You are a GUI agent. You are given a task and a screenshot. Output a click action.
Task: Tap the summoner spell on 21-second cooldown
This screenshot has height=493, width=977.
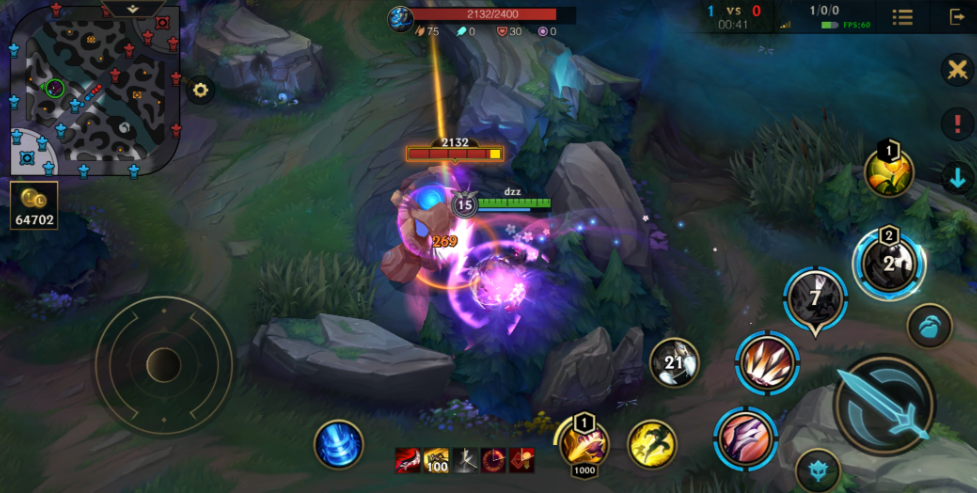point(674,362)
